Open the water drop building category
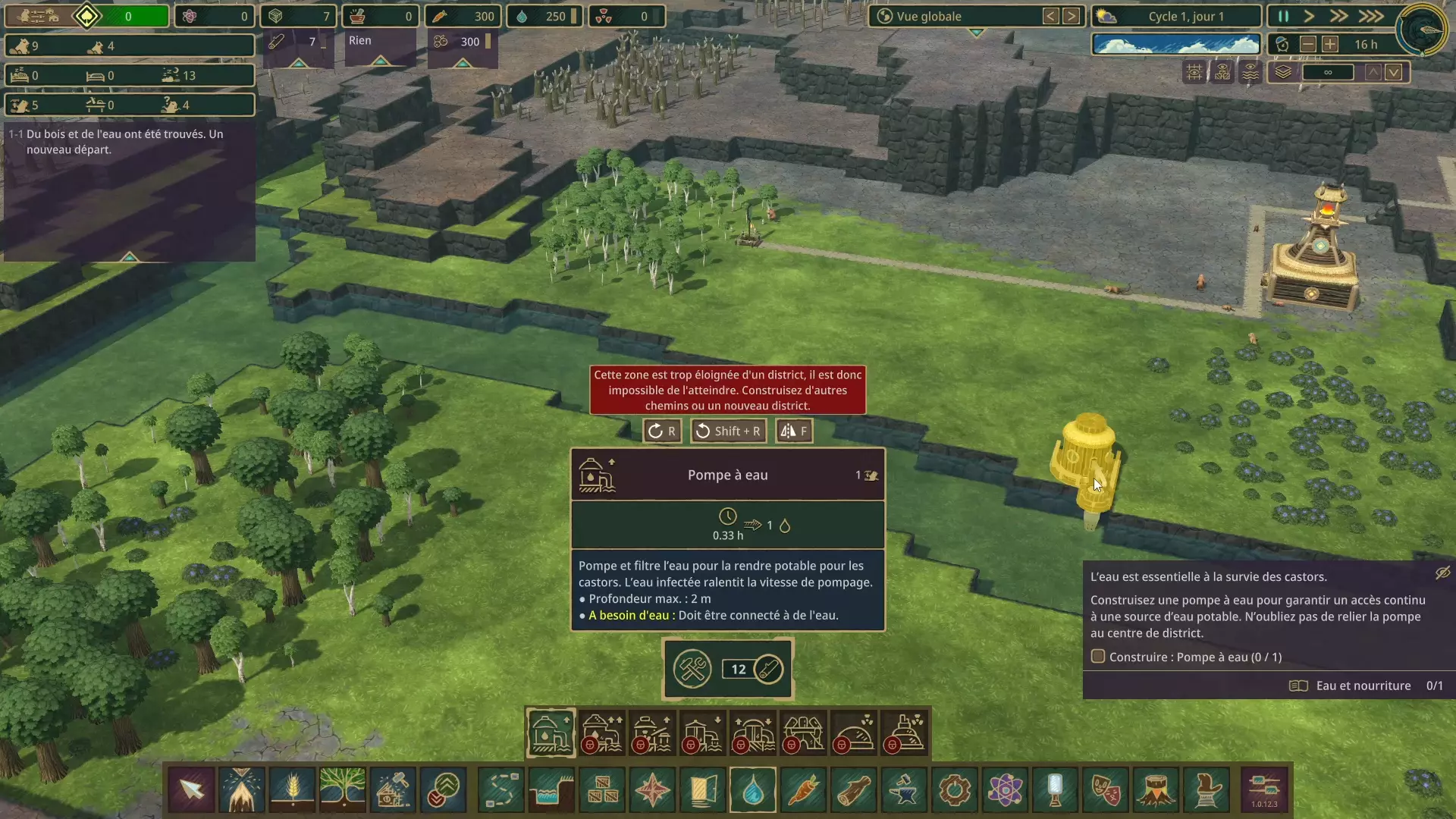The image size is (1456, 819). 752,789
